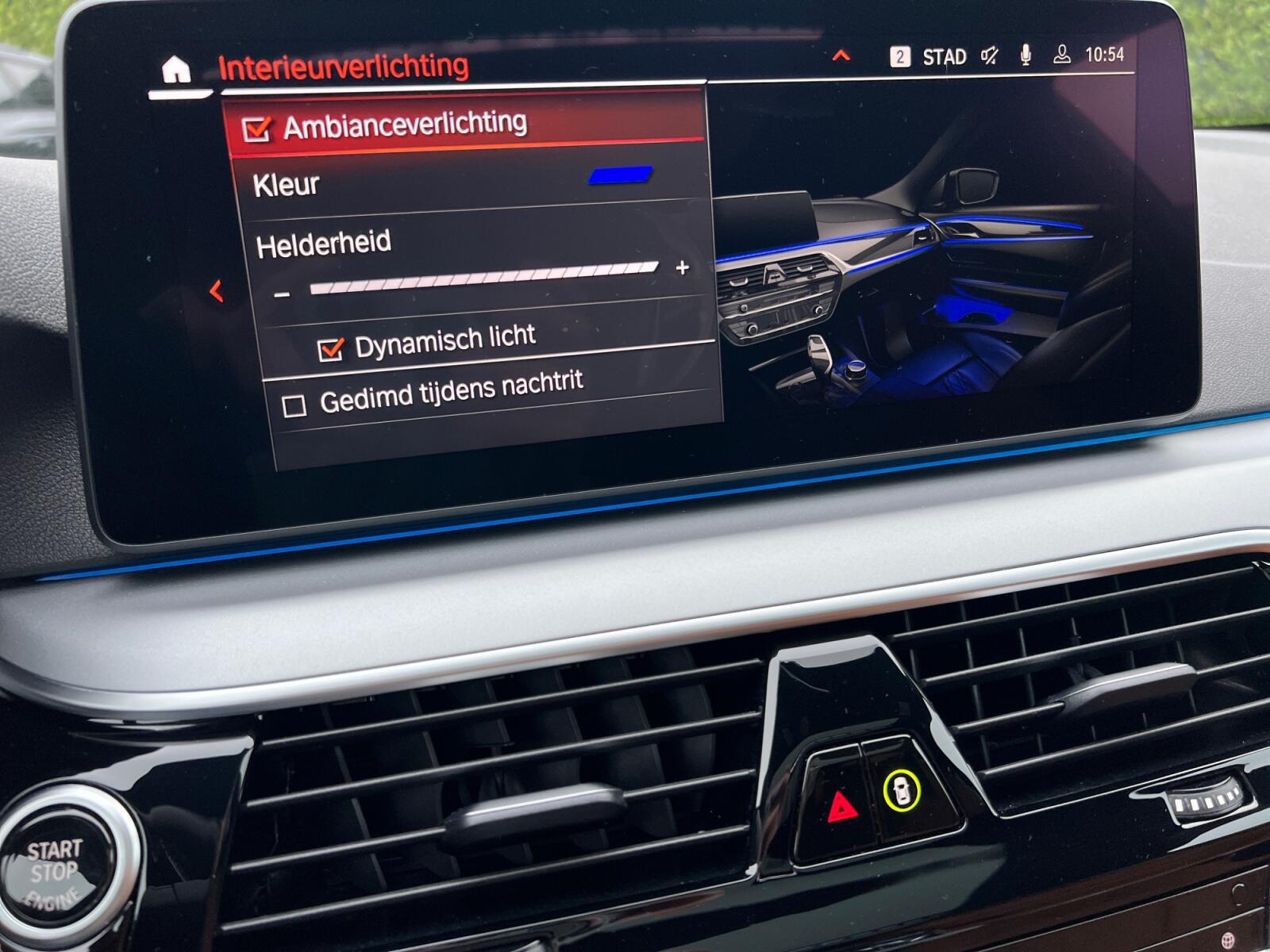Activate the microphone voice icon

tap(1026, 55)
